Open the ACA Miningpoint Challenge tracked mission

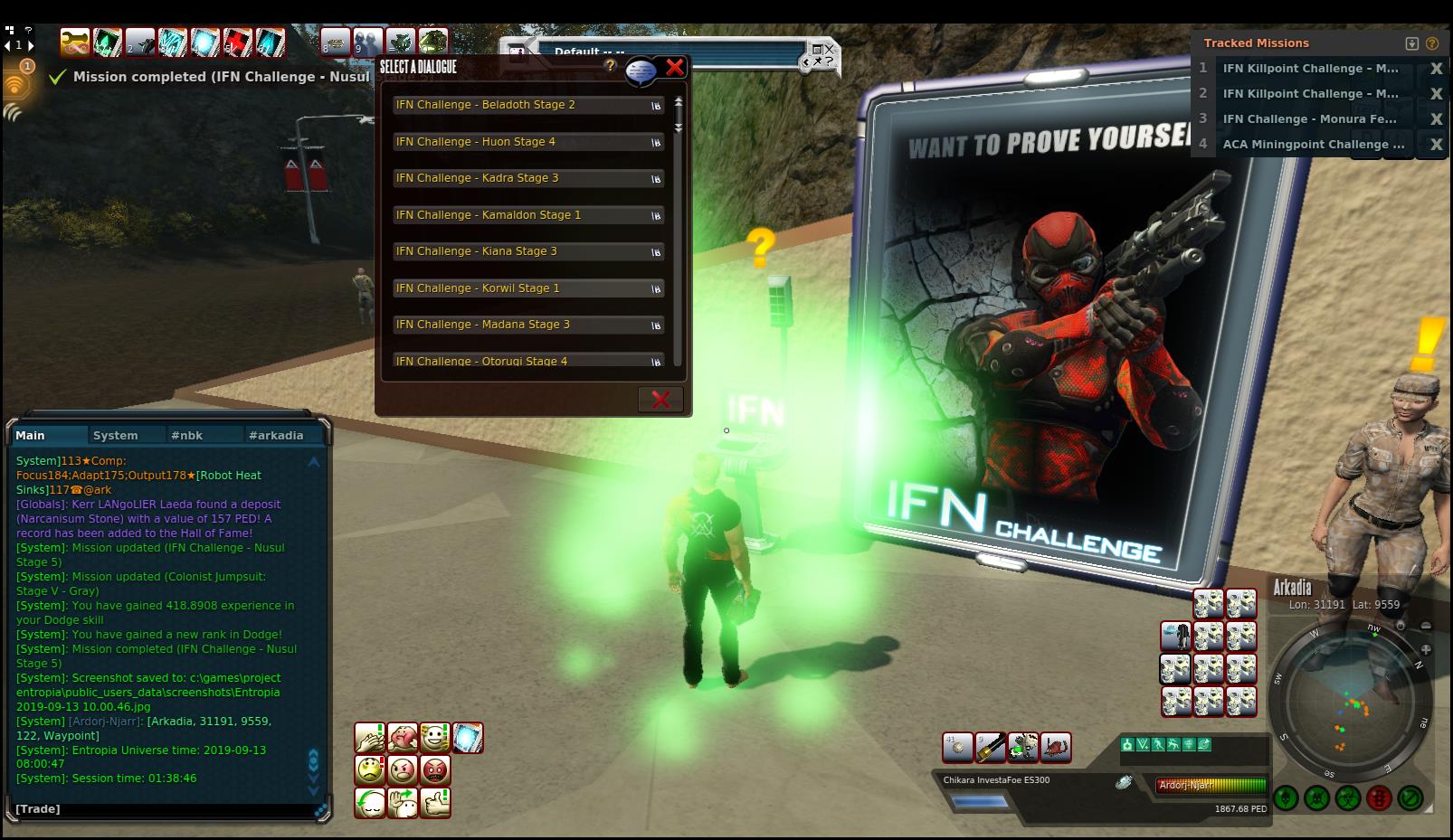click(x=1313, y=145)
